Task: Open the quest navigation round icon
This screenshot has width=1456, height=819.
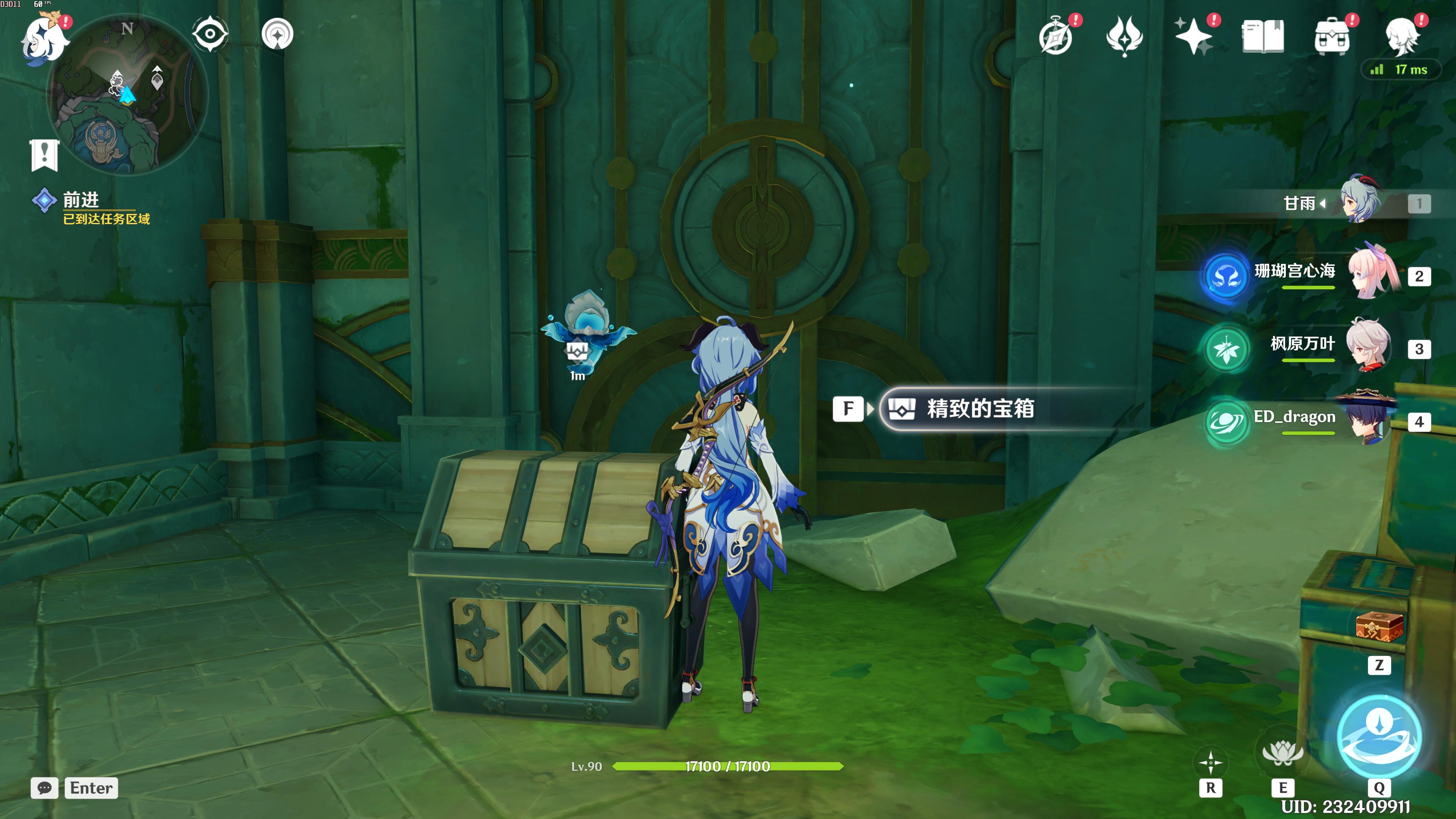Action: (x=278, y=34)
